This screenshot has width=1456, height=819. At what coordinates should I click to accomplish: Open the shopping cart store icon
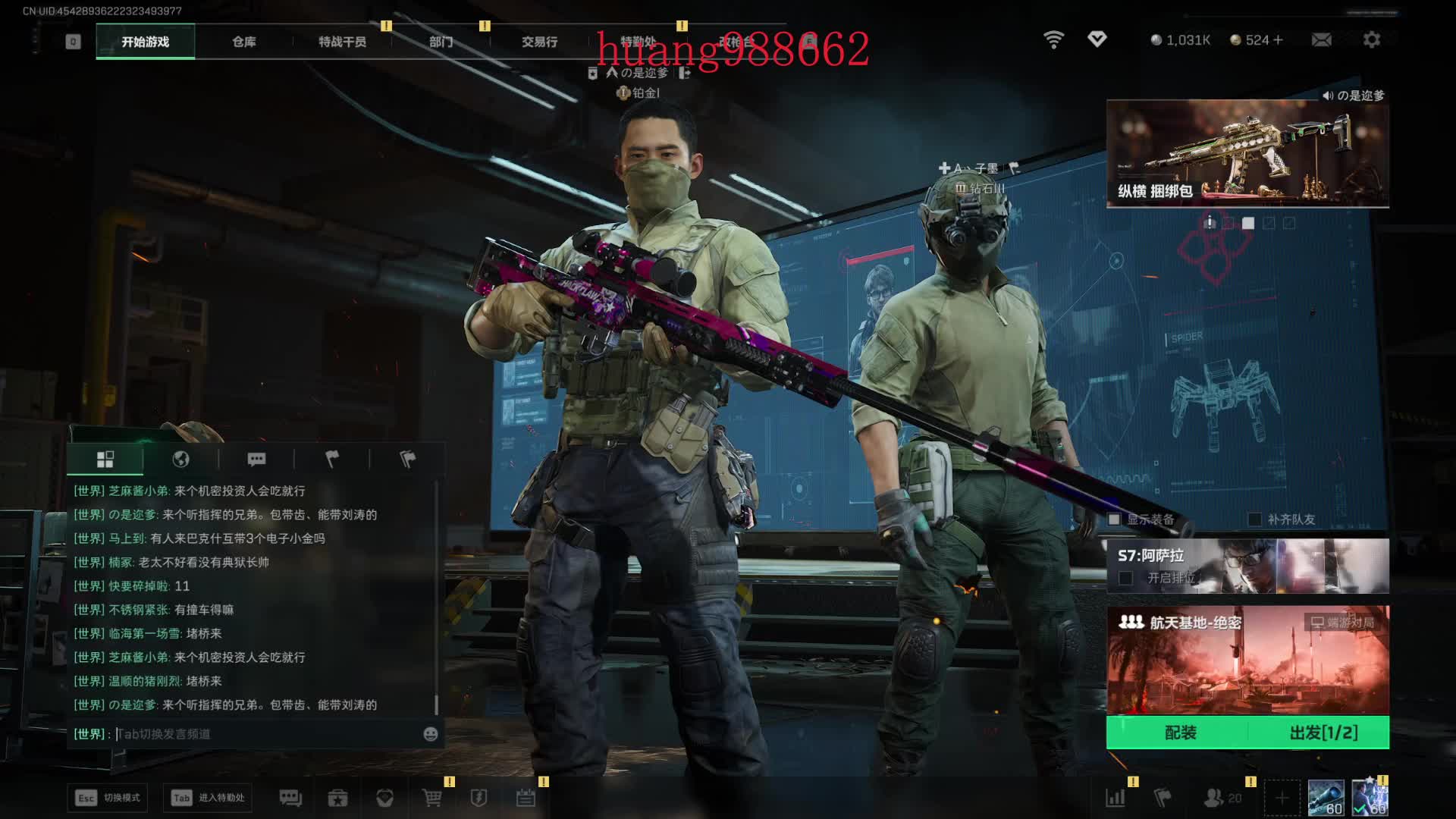pos(431,798)
